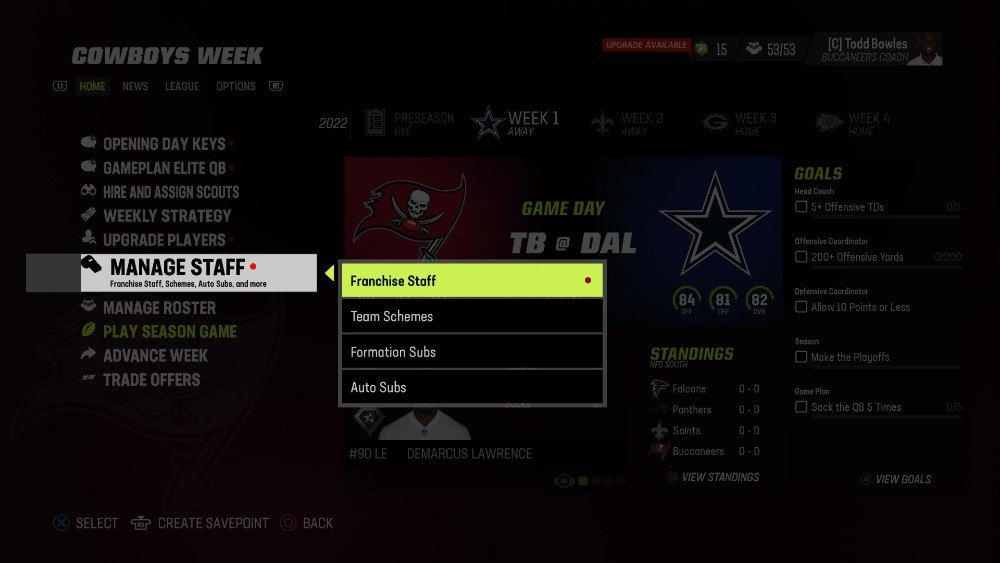Open the Auto Subs entry
The image size is (1000, 563).
click(x=472, y=387)
